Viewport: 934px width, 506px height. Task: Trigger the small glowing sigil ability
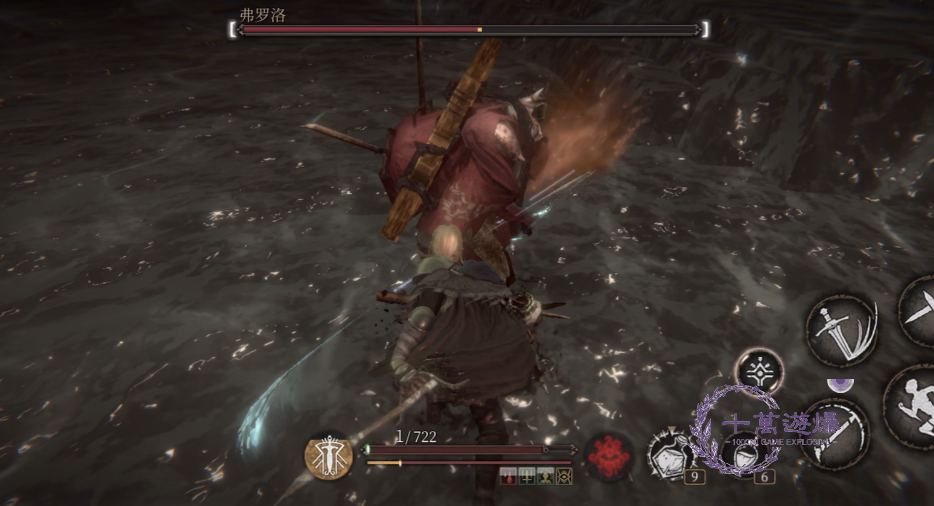click(x=760, y=371)
